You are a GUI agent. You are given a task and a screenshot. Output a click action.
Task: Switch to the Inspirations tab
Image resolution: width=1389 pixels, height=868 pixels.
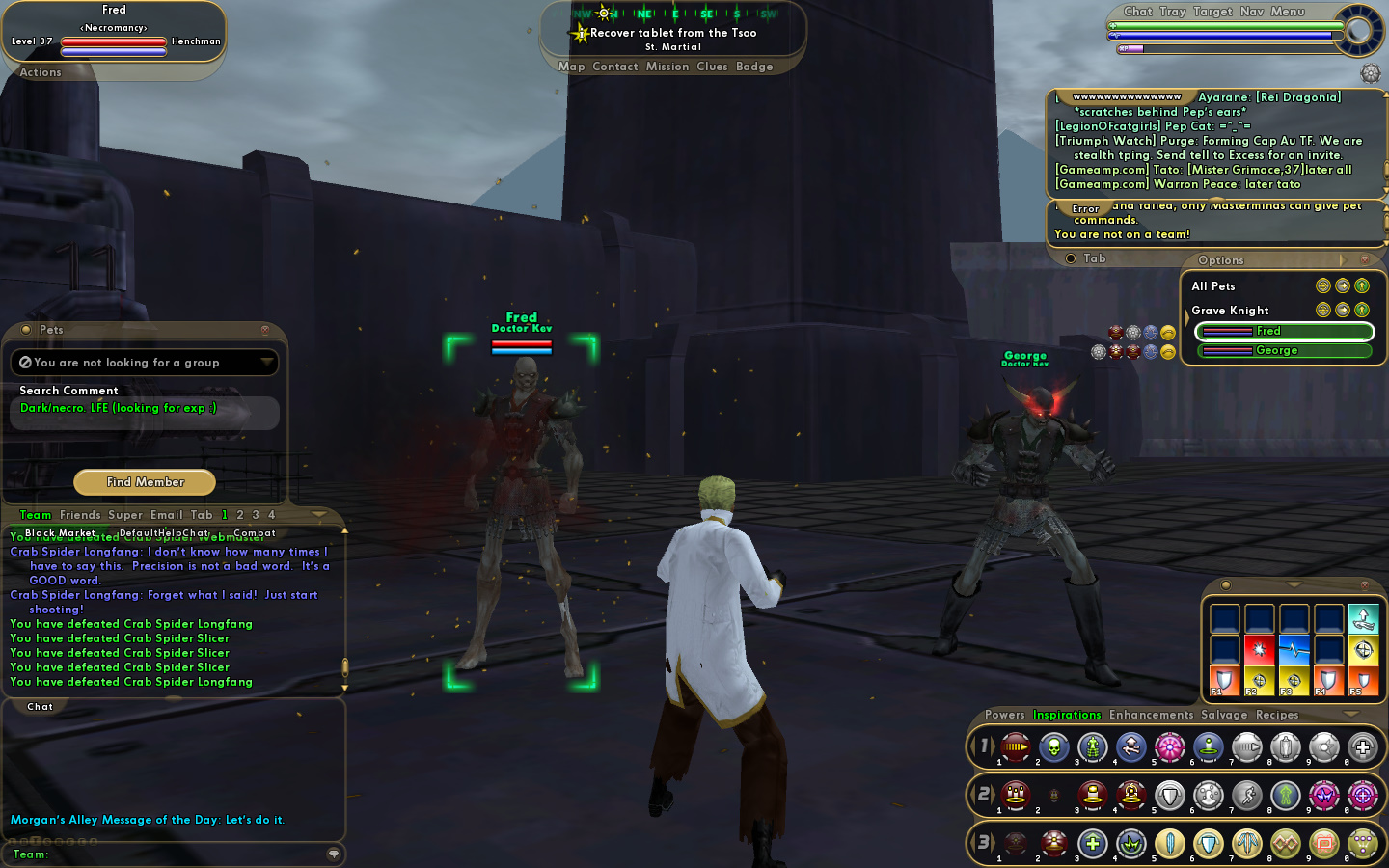(1067, 715)
